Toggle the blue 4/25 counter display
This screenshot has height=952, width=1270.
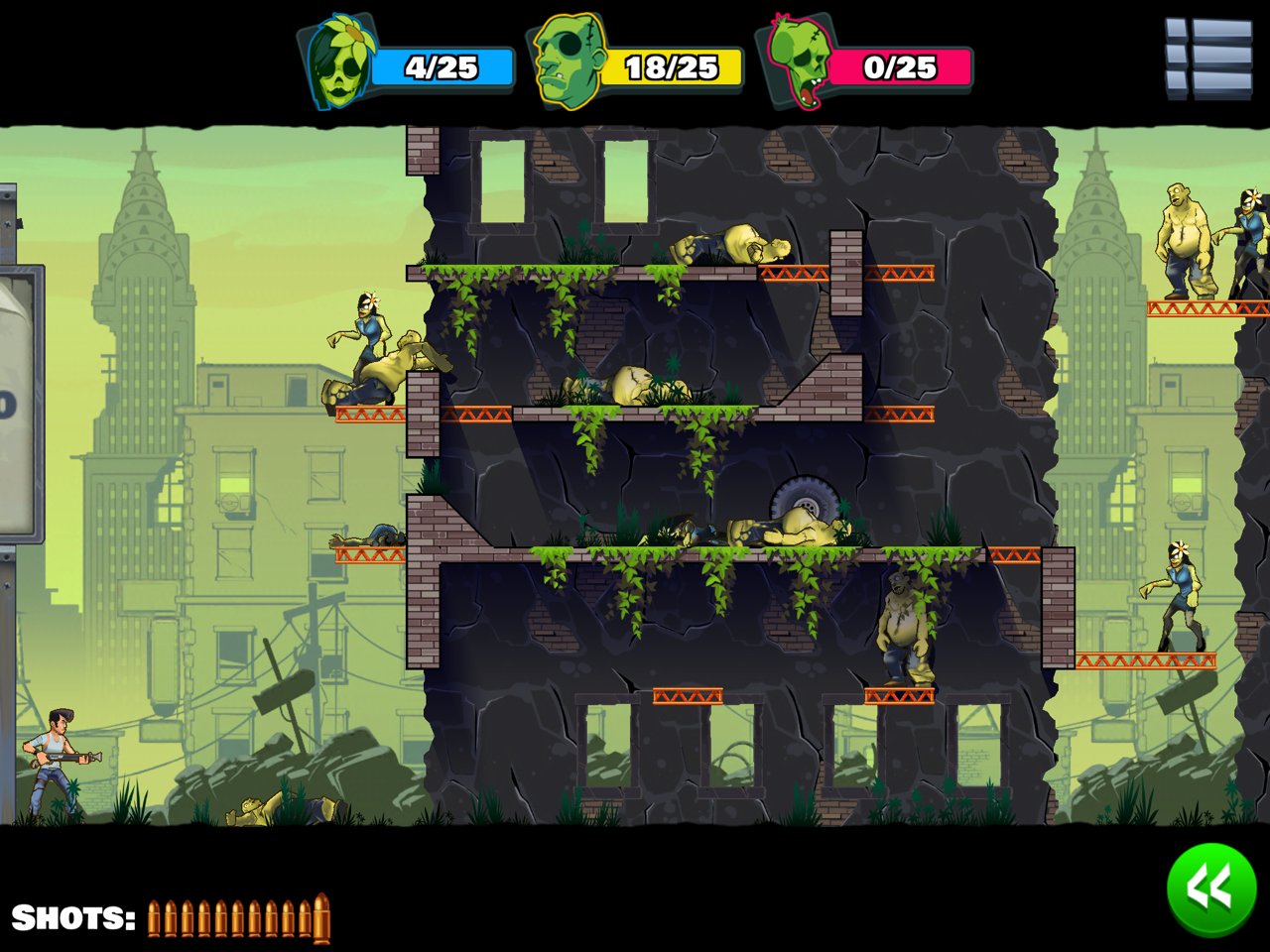[440, 65]
